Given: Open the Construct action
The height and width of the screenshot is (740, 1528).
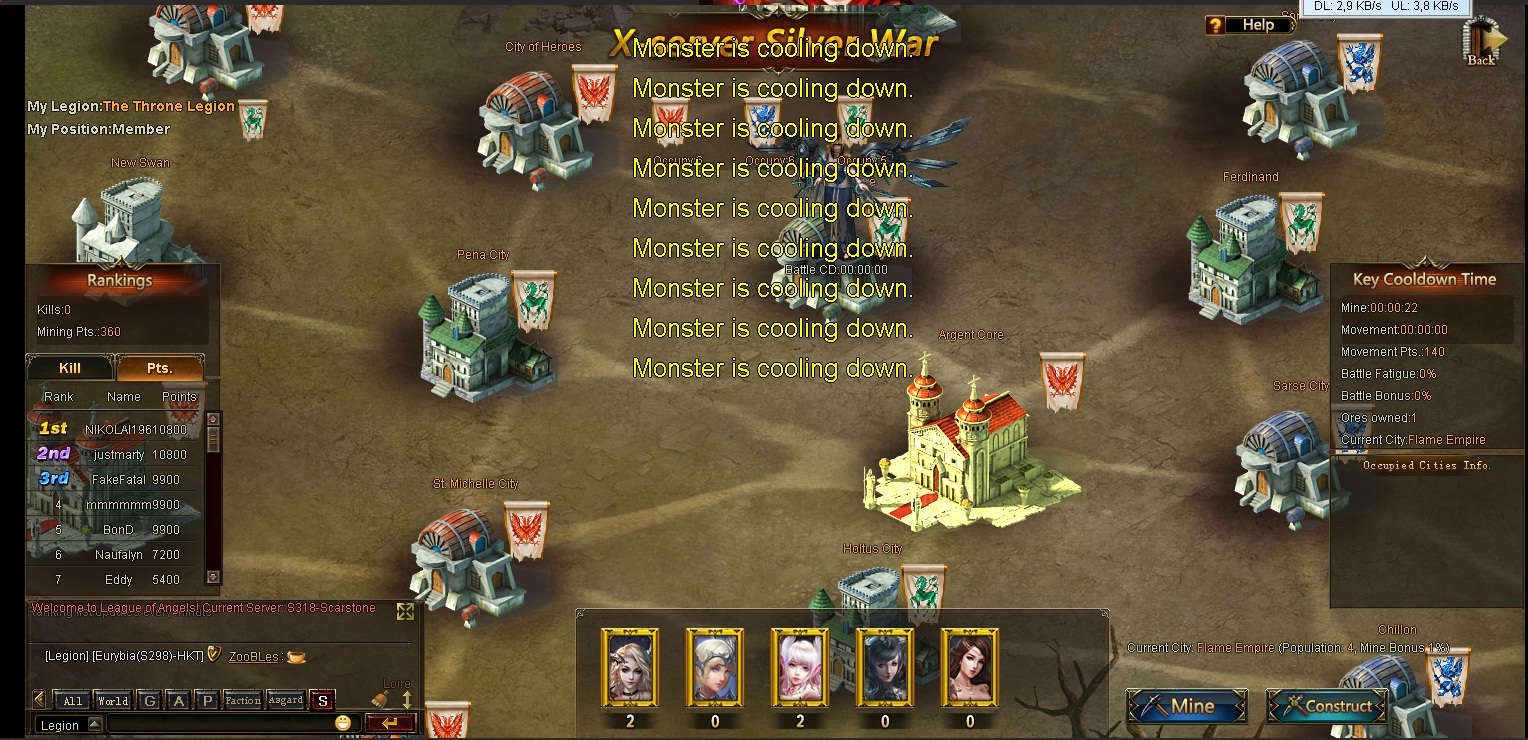Looking at the screenshot, I should tap(1326, 706).
